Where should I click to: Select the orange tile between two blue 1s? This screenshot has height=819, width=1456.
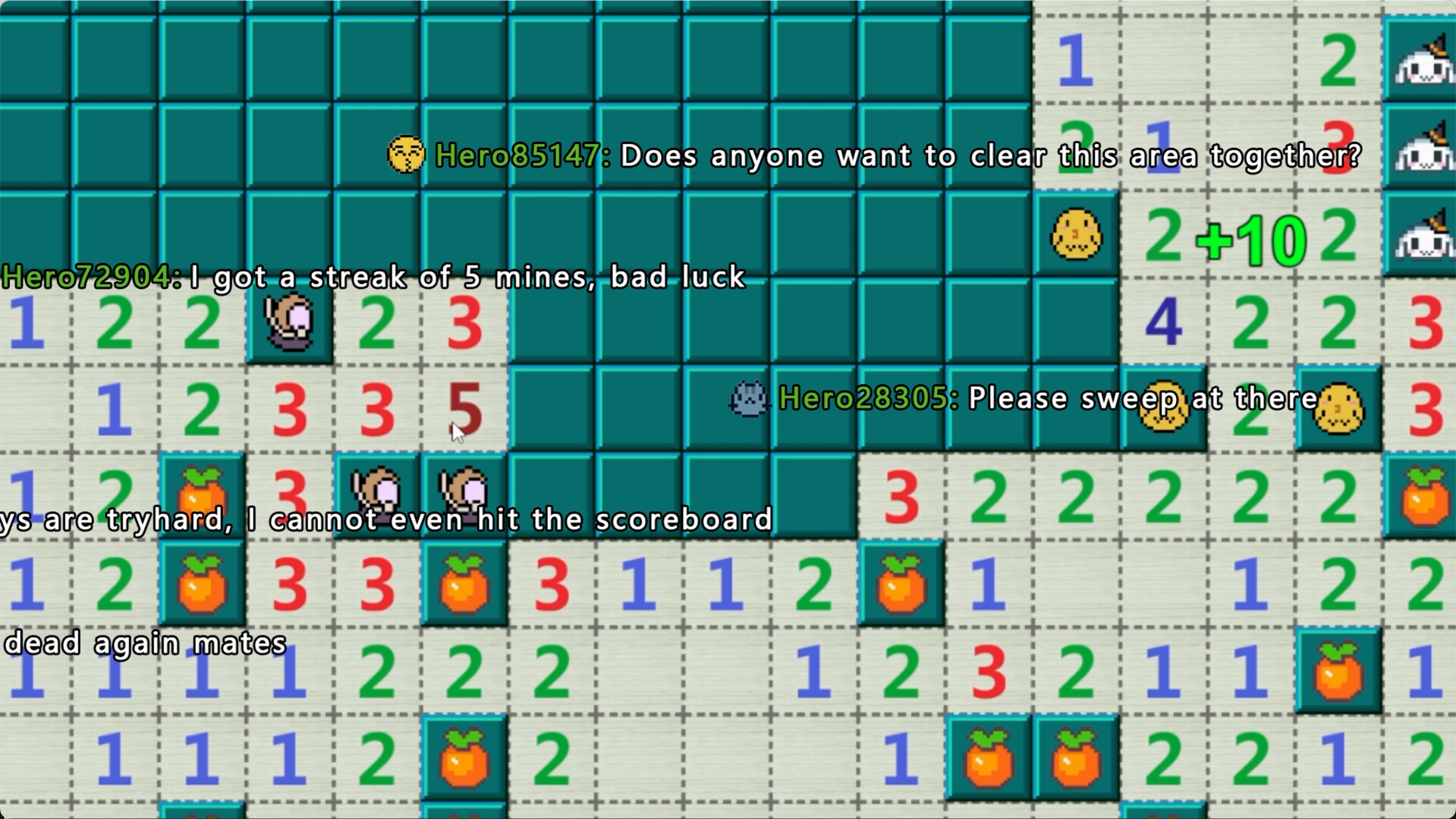coord(1337,671)
